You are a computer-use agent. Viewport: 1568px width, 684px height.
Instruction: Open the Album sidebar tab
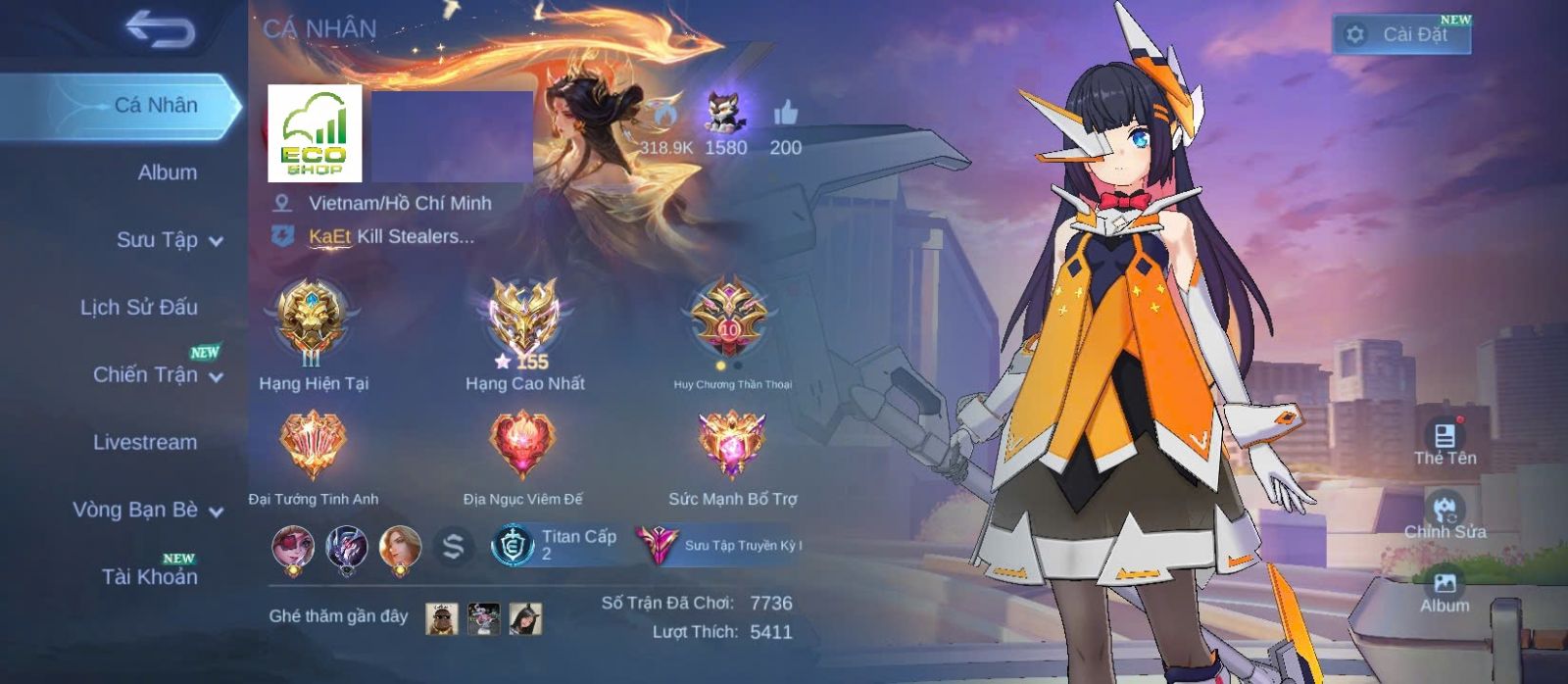[x=167, y=172]
